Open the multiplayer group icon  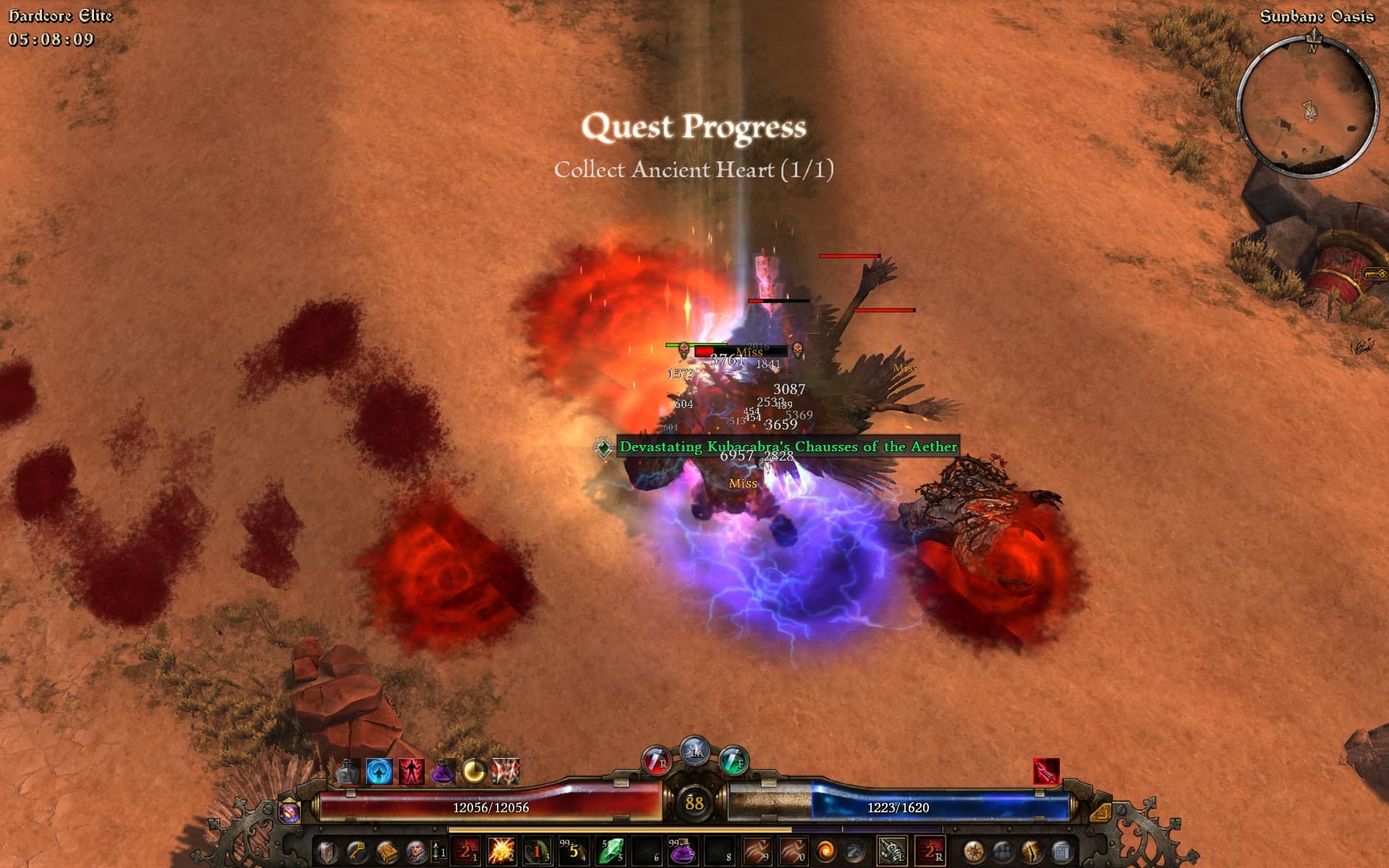pyautogui.click(x=1002, y=851)
